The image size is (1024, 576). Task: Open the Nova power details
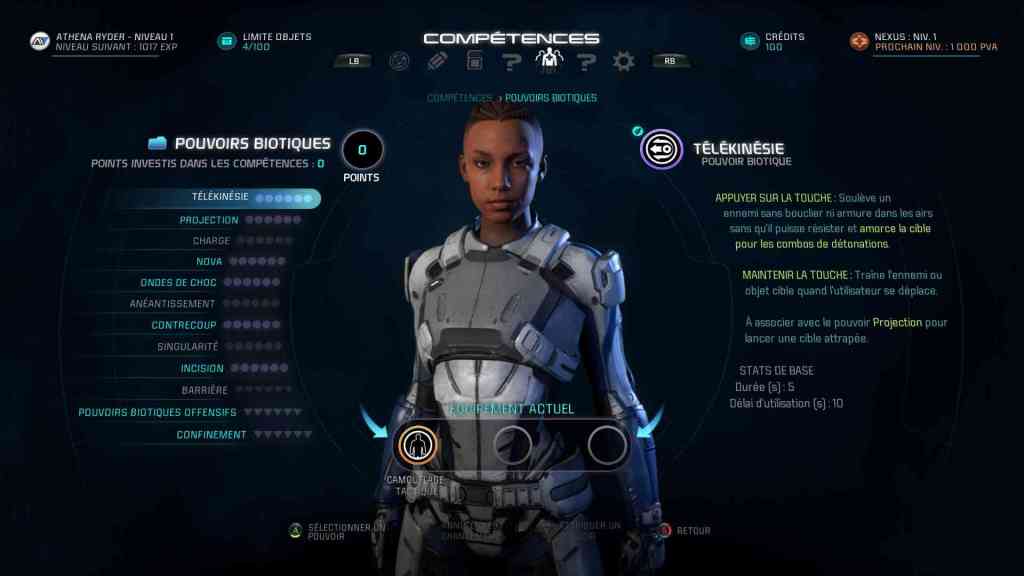[x=209, y=262]
